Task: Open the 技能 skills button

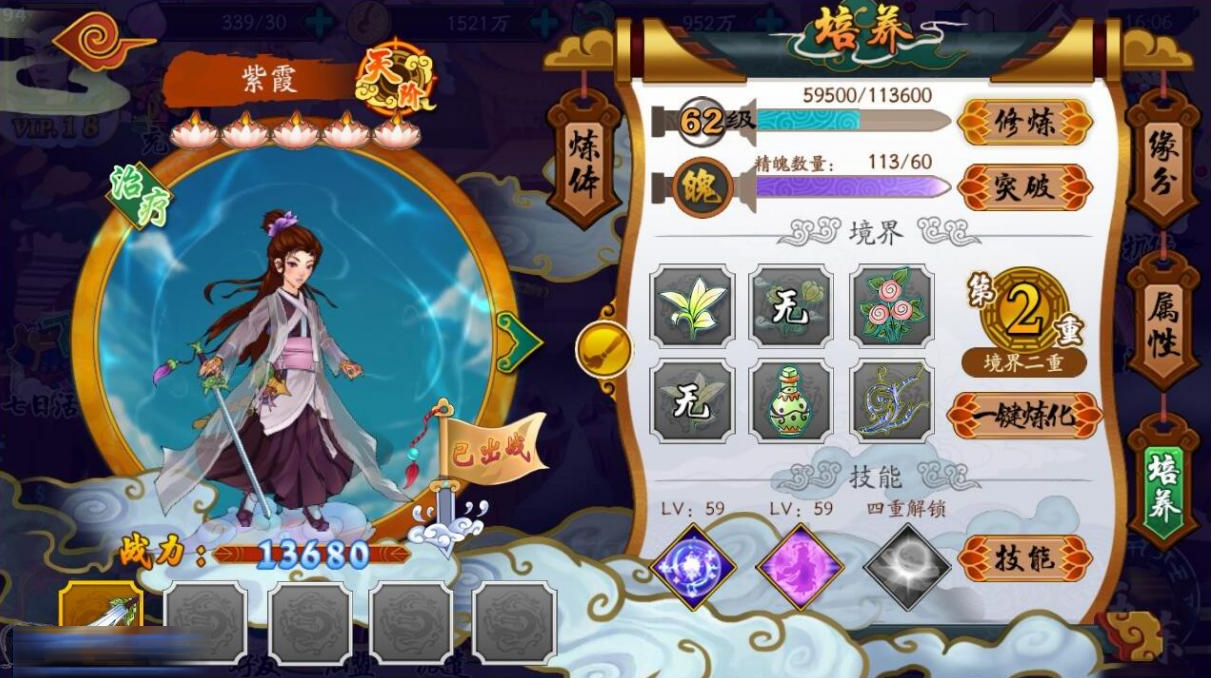Action: 1024,559
